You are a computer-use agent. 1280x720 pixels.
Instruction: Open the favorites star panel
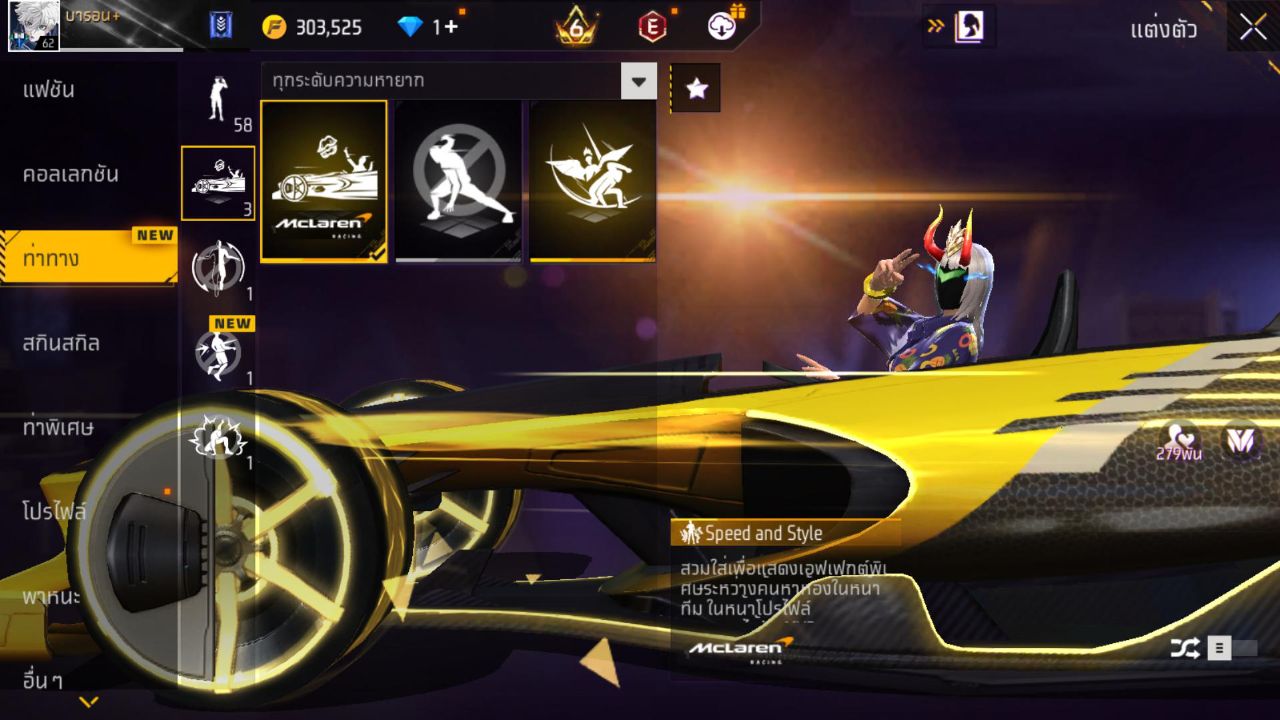[696, 87]
